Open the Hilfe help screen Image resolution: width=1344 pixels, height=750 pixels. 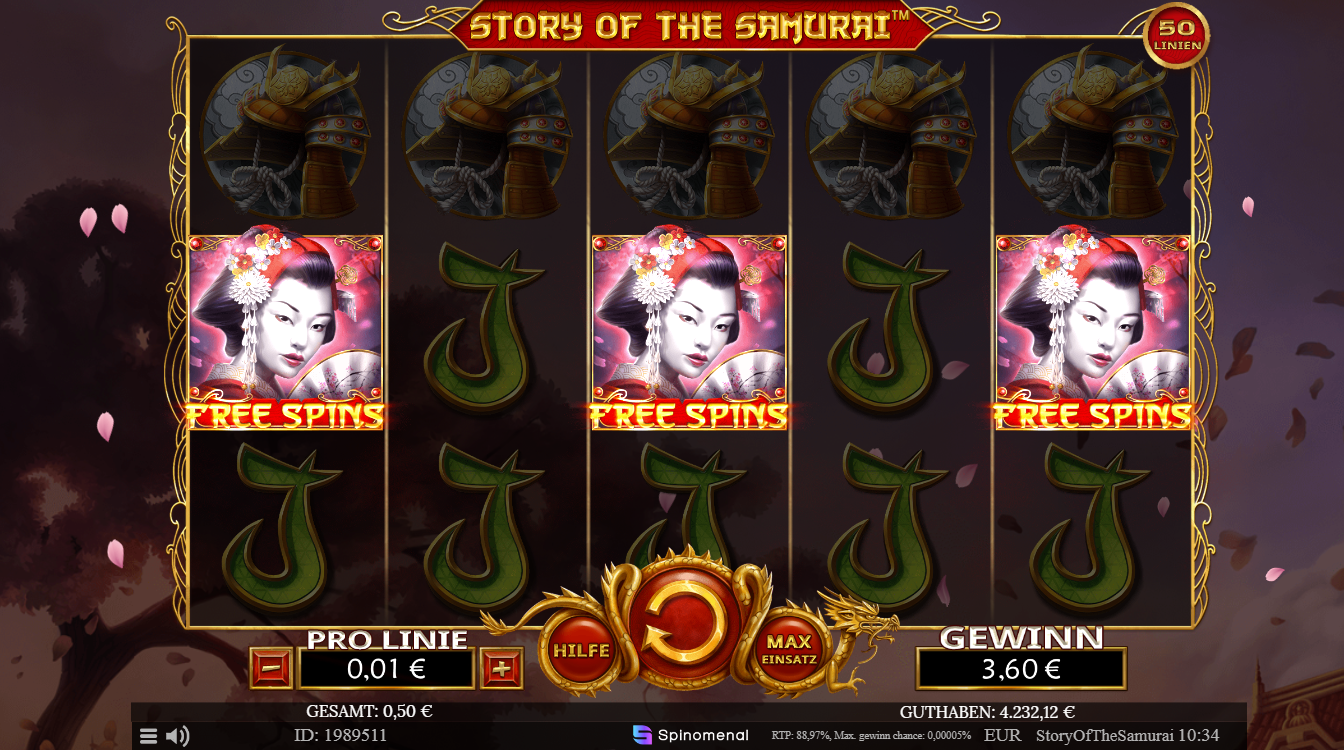[583, 650]
